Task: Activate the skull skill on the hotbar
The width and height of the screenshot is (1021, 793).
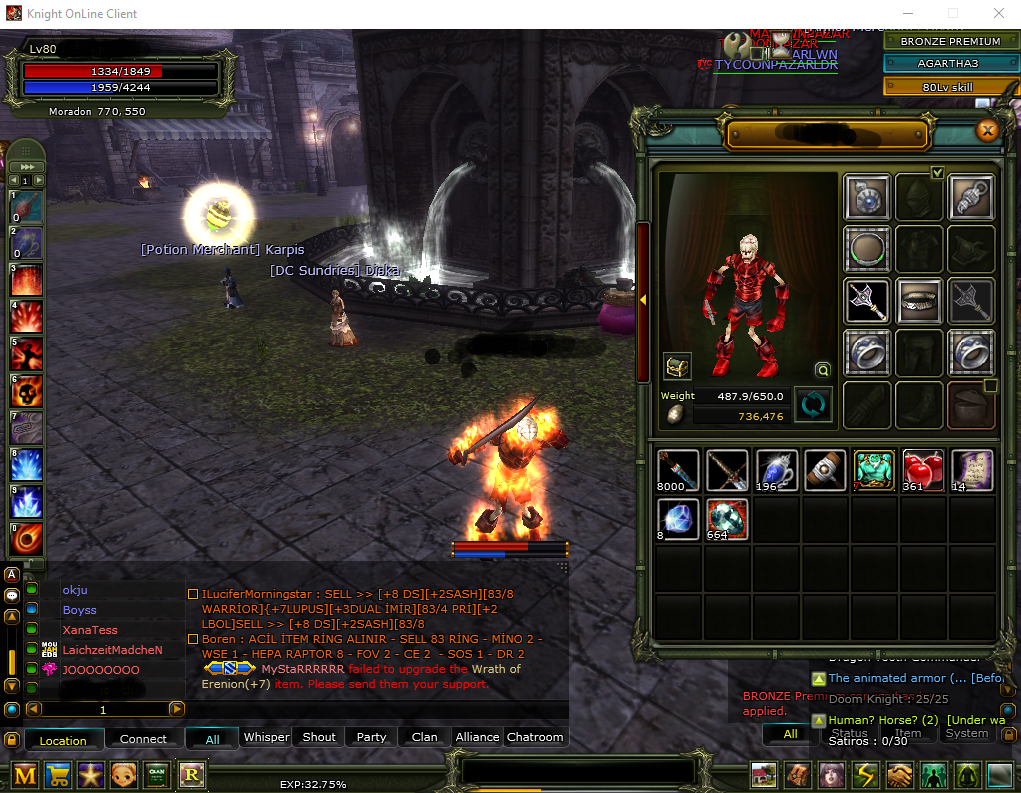Action: (x=26, y=390)
